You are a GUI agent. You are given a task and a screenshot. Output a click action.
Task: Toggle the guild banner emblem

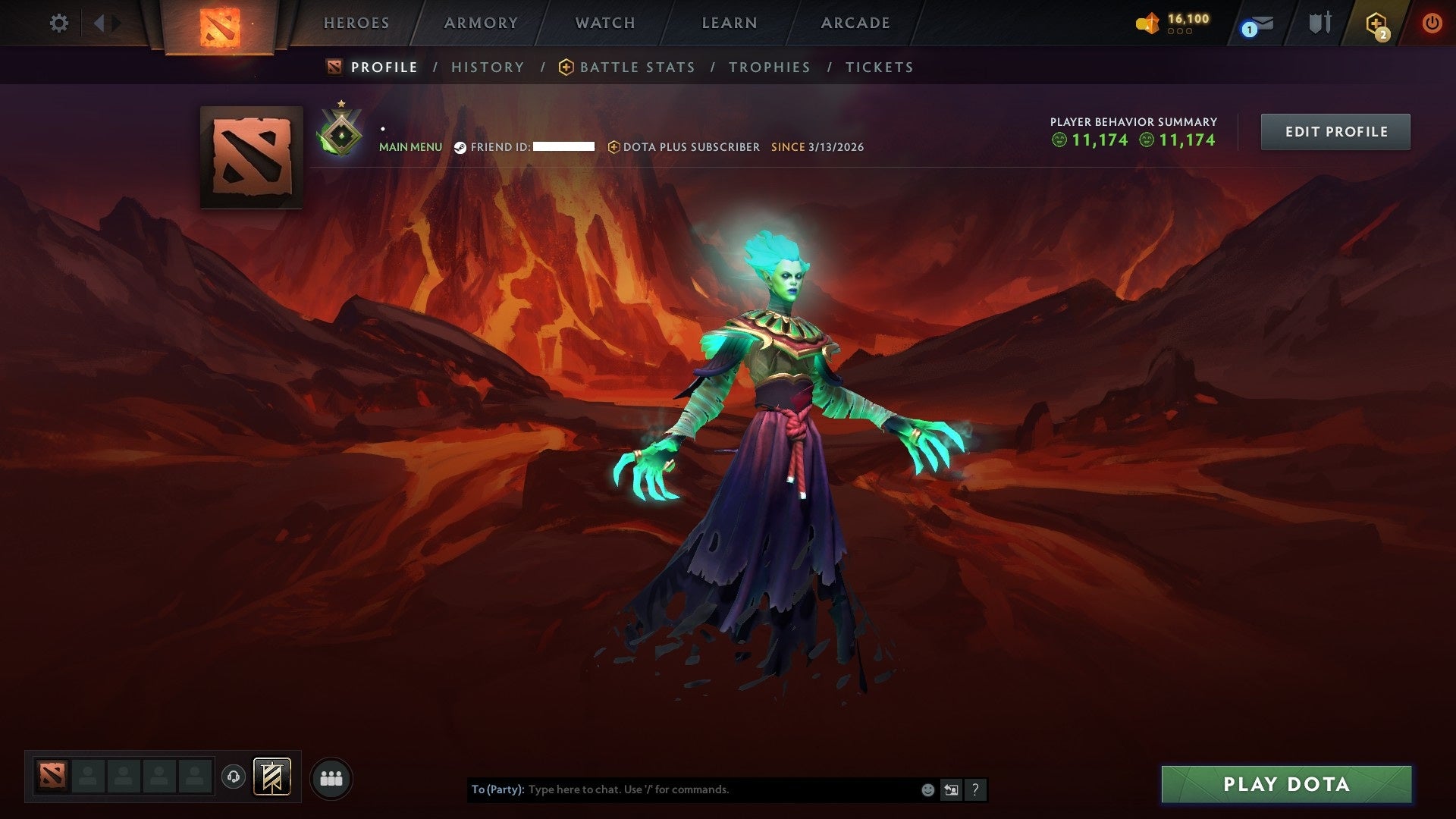271,777
